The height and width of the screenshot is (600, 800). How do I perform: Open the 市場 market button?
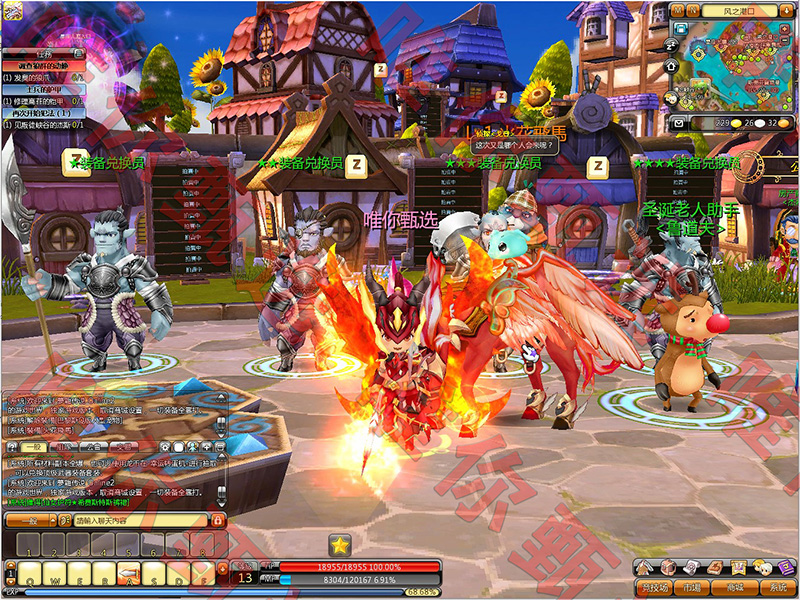point(690,588)
